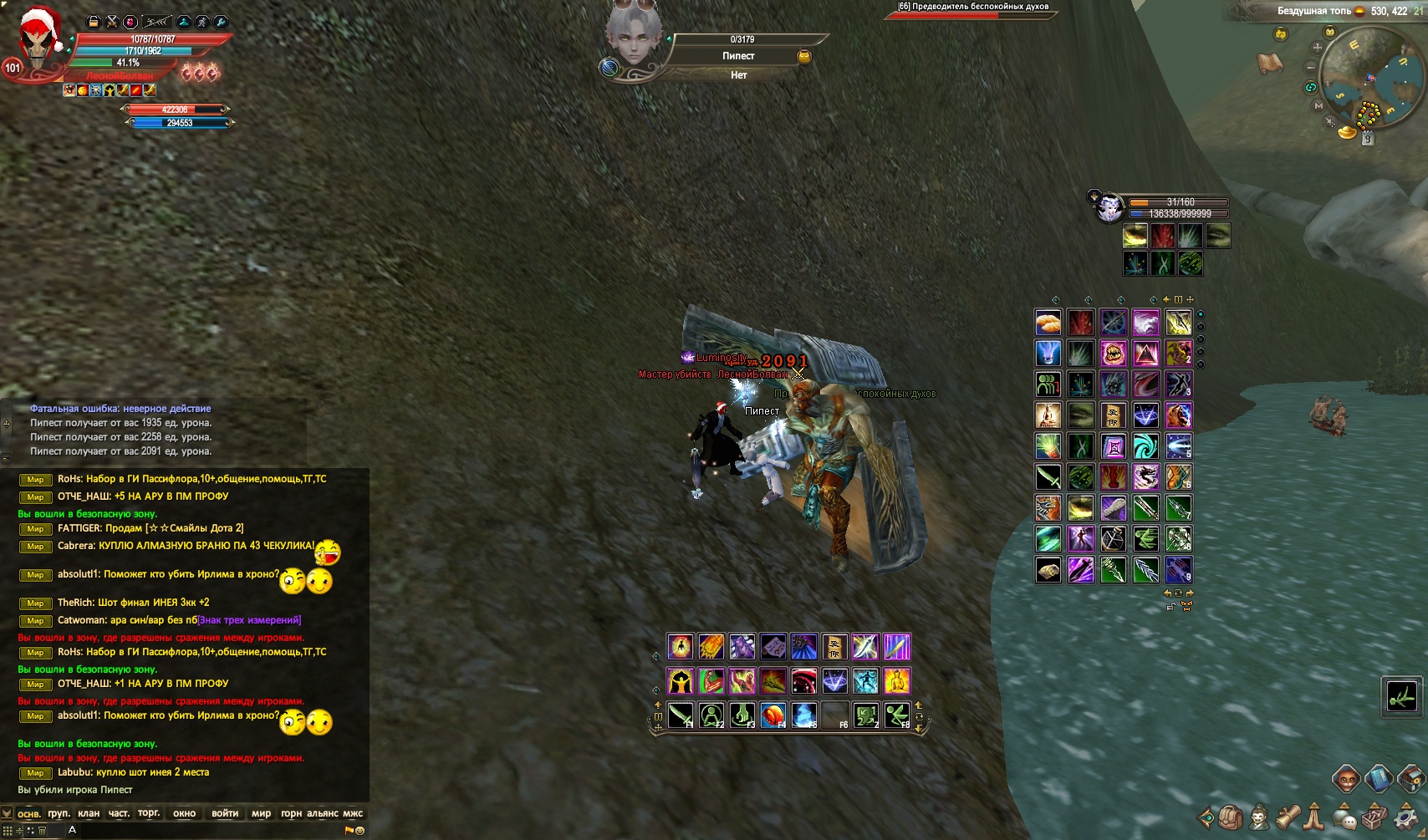1428x840 pixels.
Task: Use the F4 red orb item slot
Action: (x=773, y=715)
